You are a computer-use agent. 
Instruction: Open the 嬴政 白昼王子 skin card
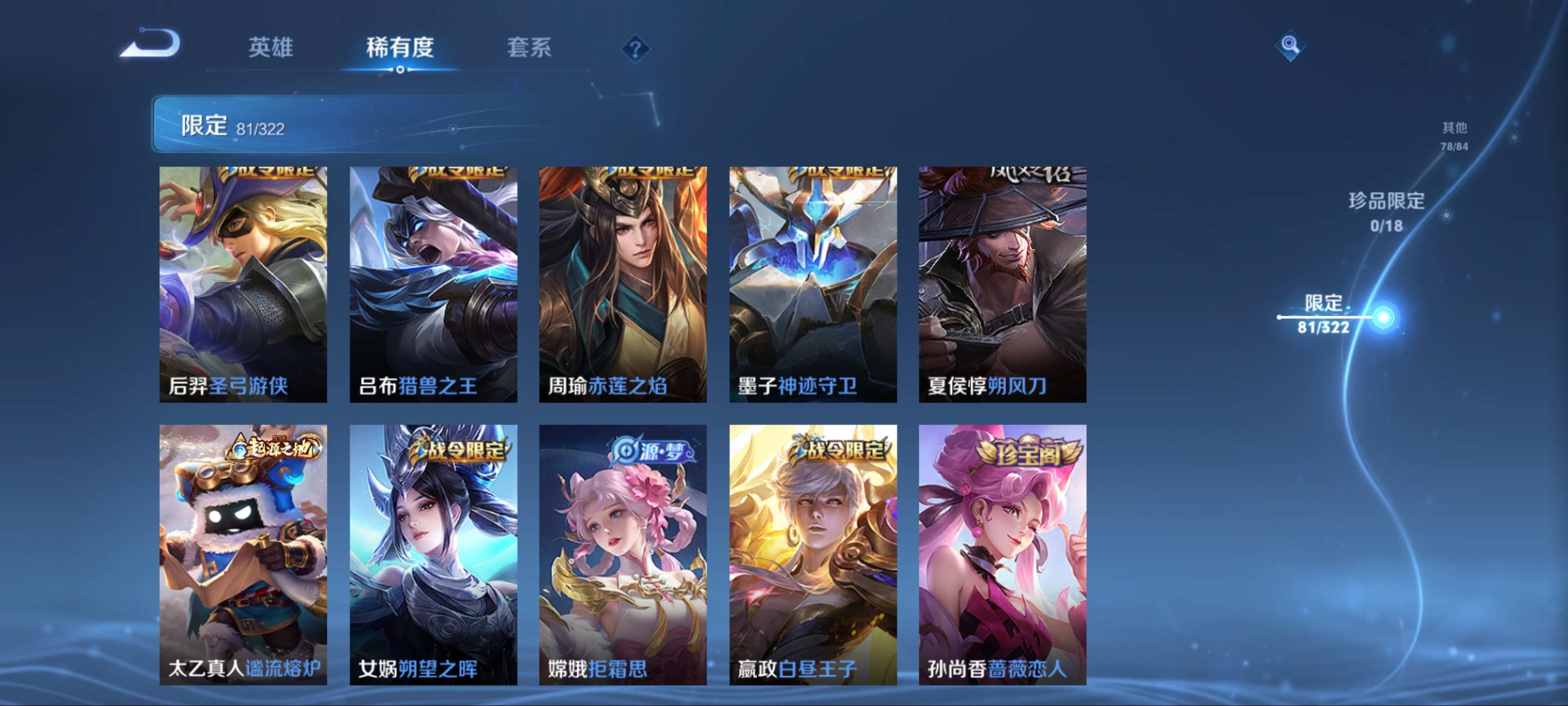(813, 555)
